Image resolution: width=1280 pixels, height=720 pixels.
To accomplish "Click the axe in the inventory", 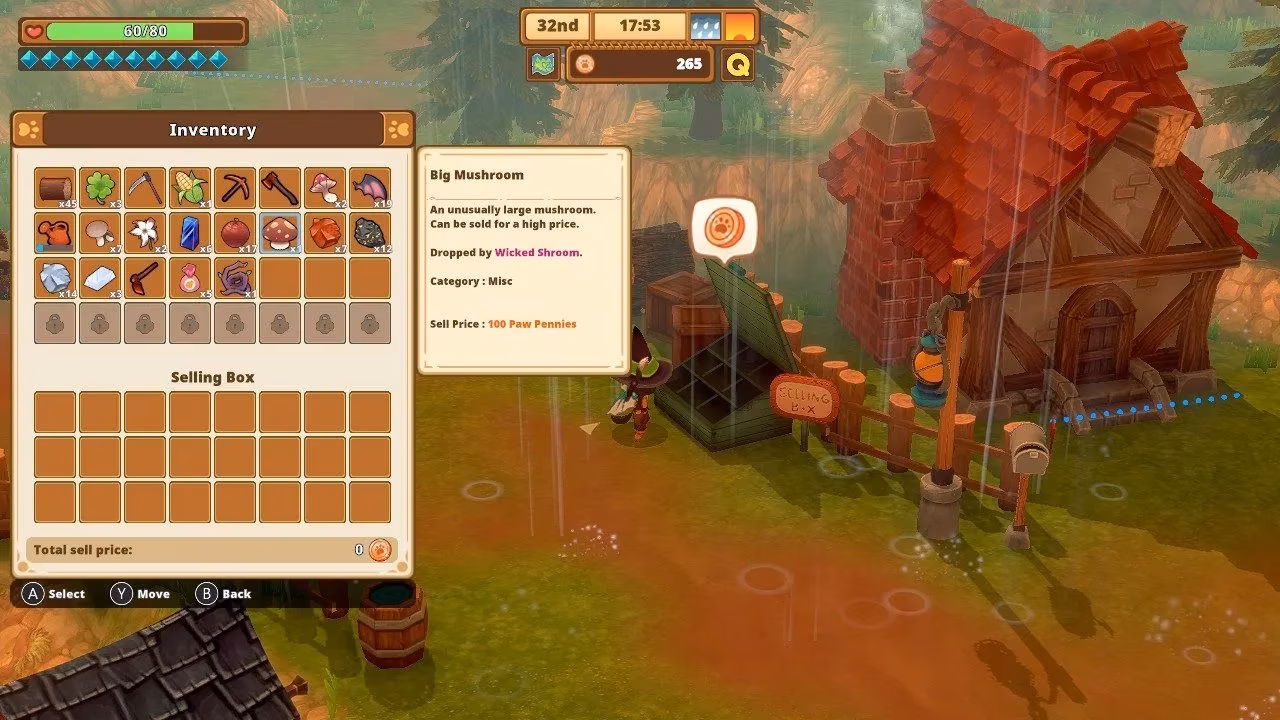I will (x=280, y=188).
